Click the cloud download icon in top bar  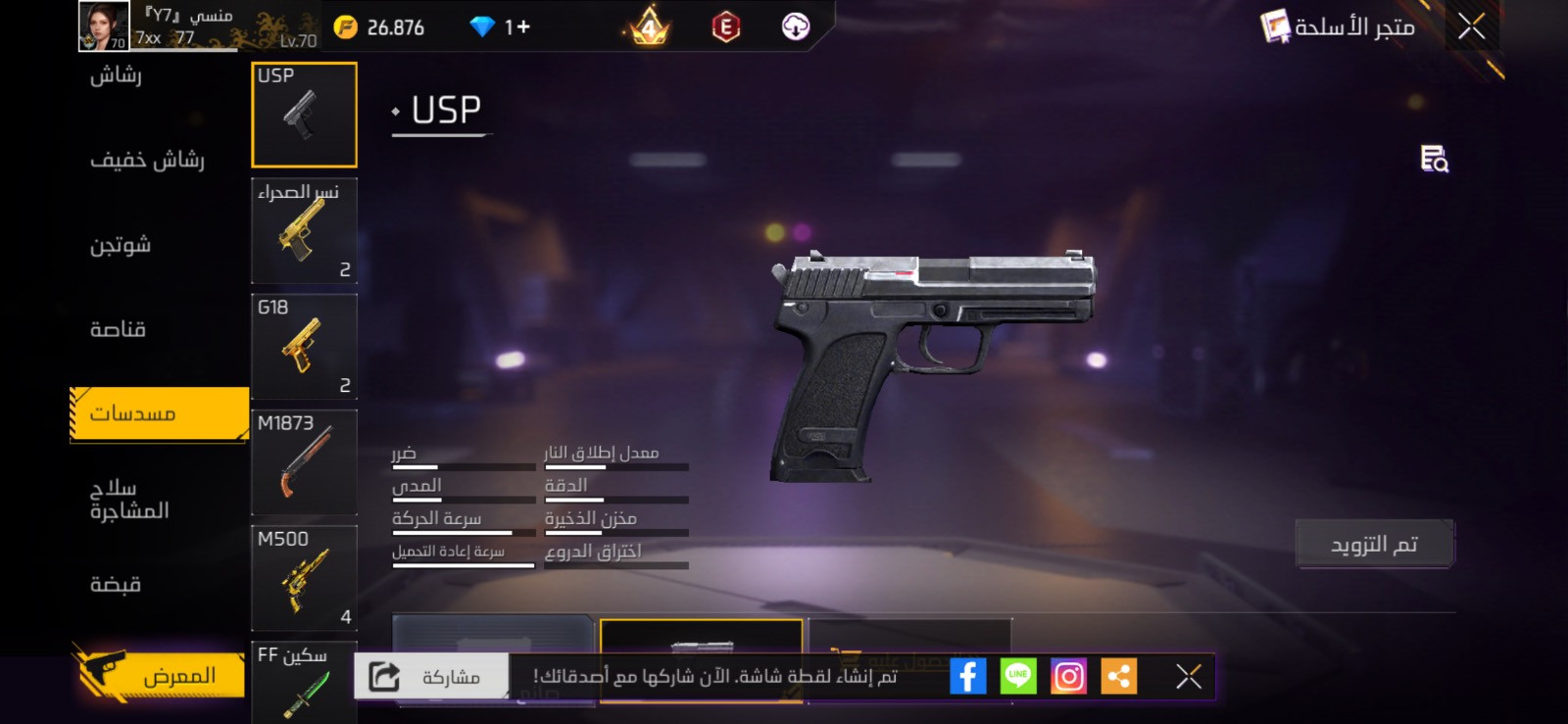796,26
